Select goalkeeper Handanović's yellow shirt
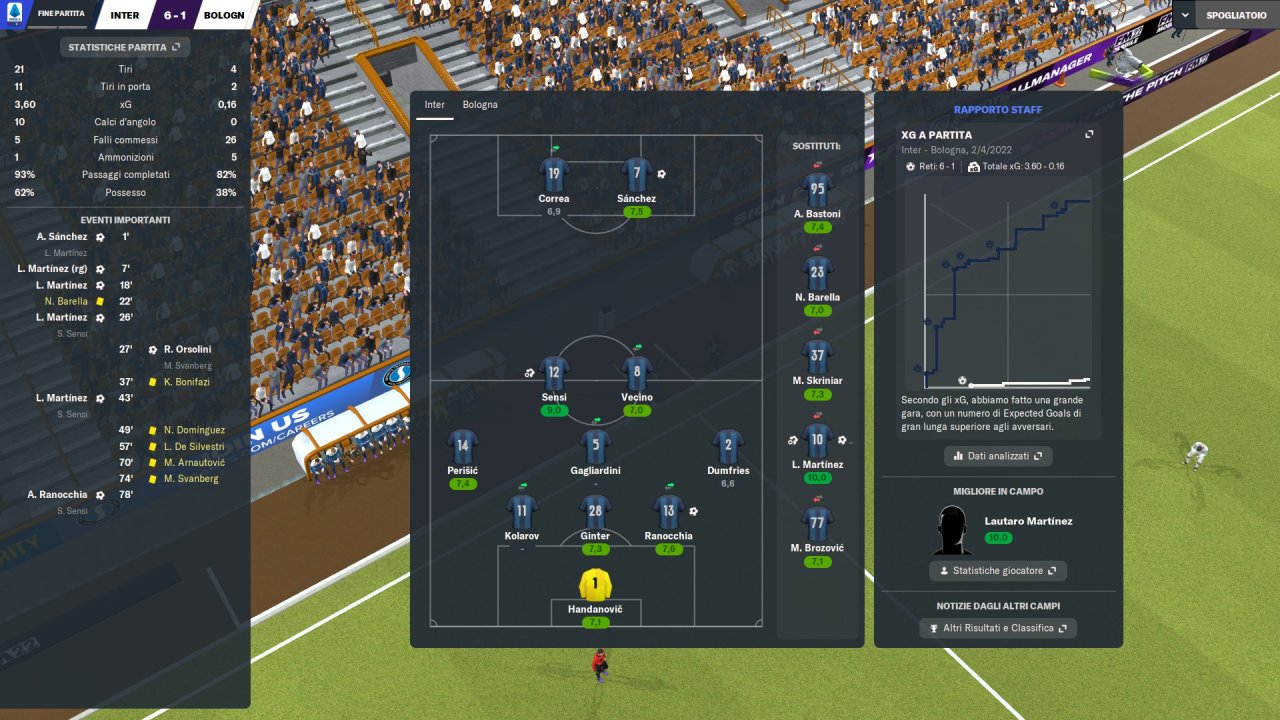Screen dimensions: 1280x720 click(595, 583)
